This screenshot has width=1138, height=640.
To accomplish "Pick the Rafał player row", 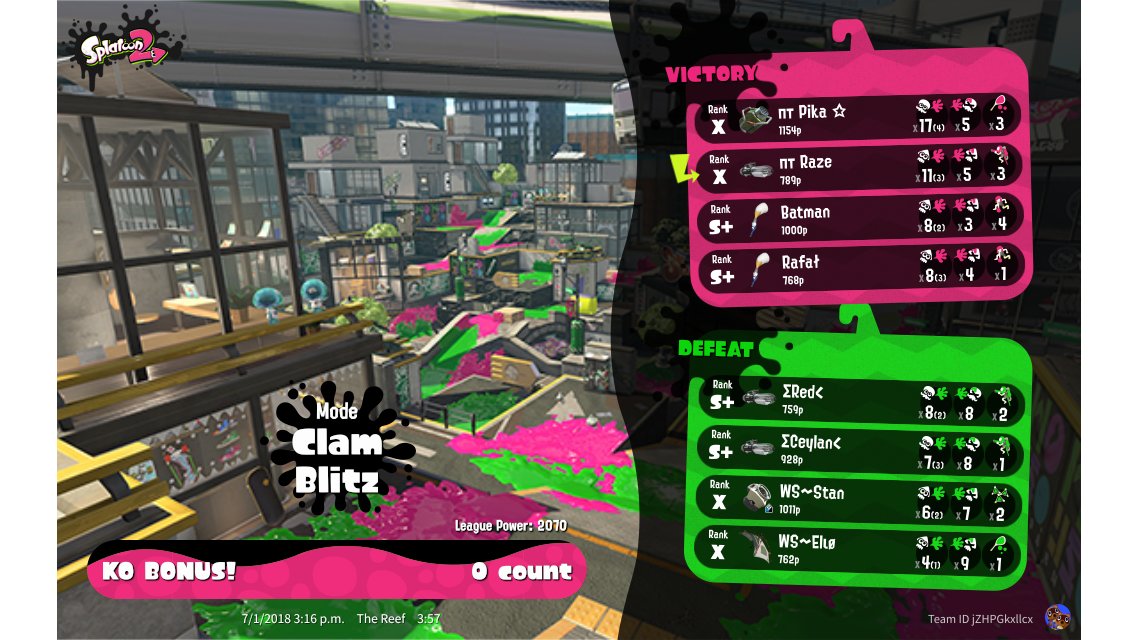I will tap(860, 268).
